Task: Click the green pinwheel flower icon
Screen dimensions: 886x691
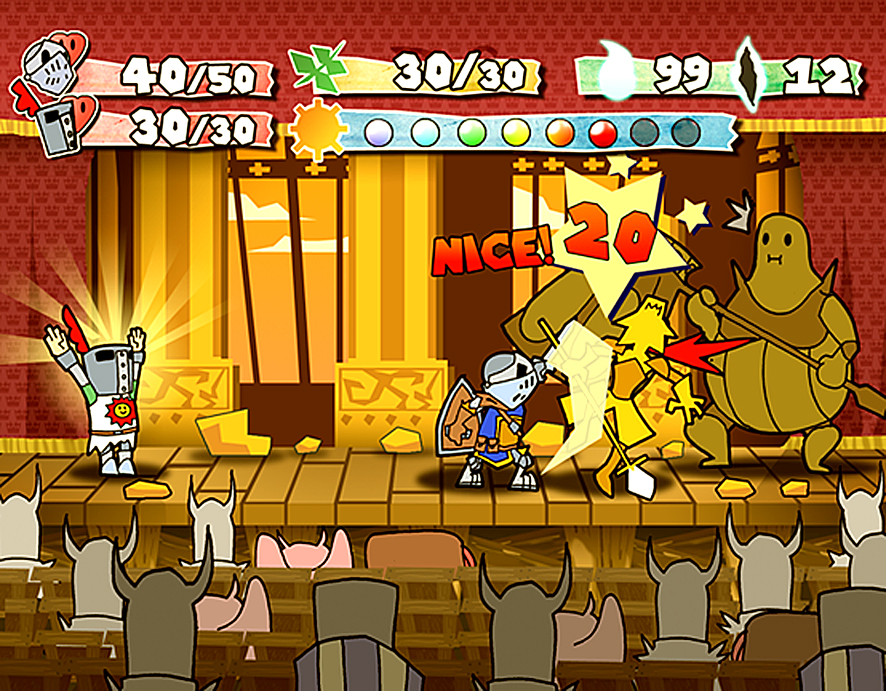Action: pyautogui.click(x=319, y=68)
